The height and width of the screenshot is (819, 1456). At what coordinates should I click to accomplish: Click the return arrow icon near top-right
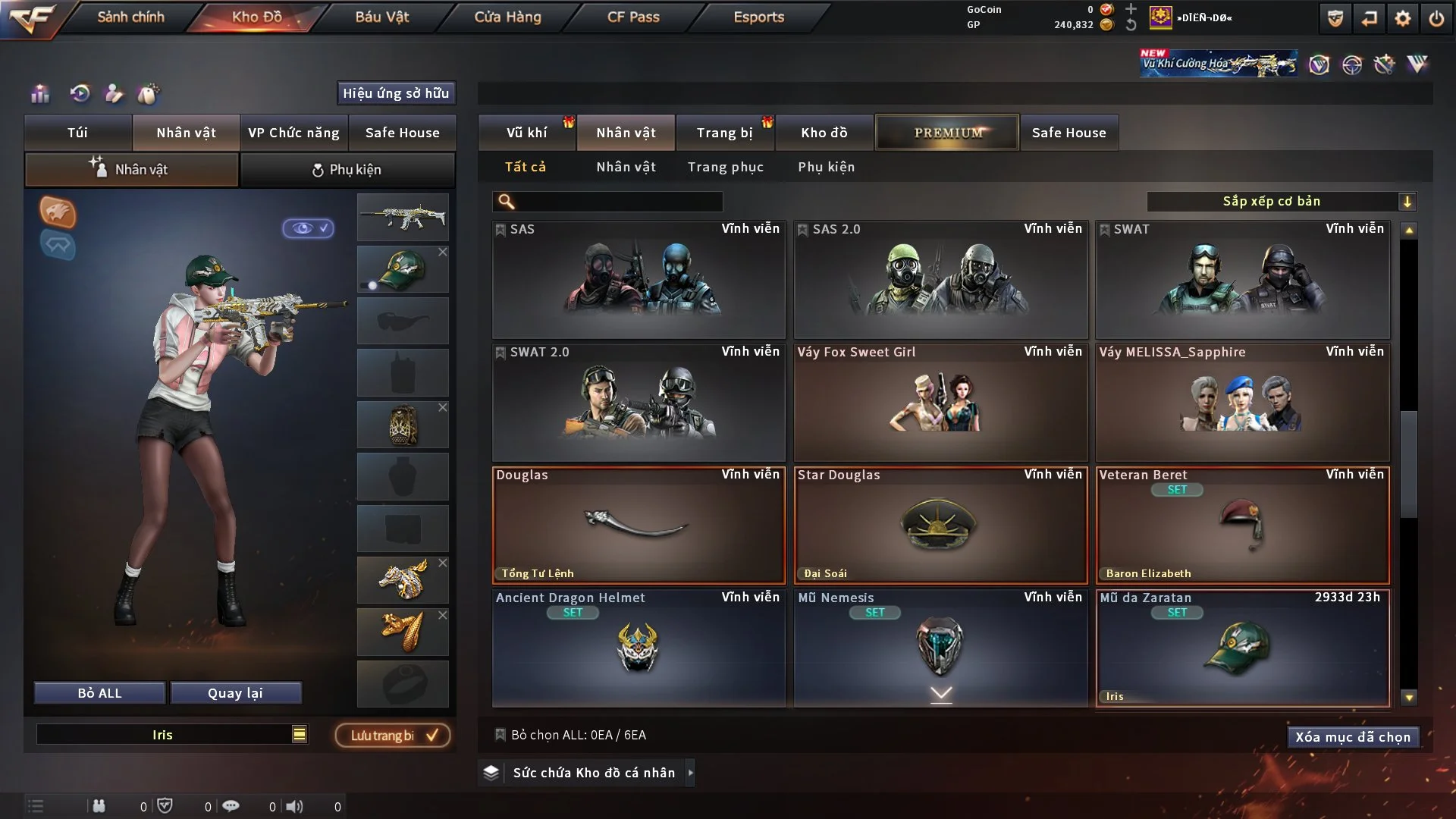[x=1369, y=19]
